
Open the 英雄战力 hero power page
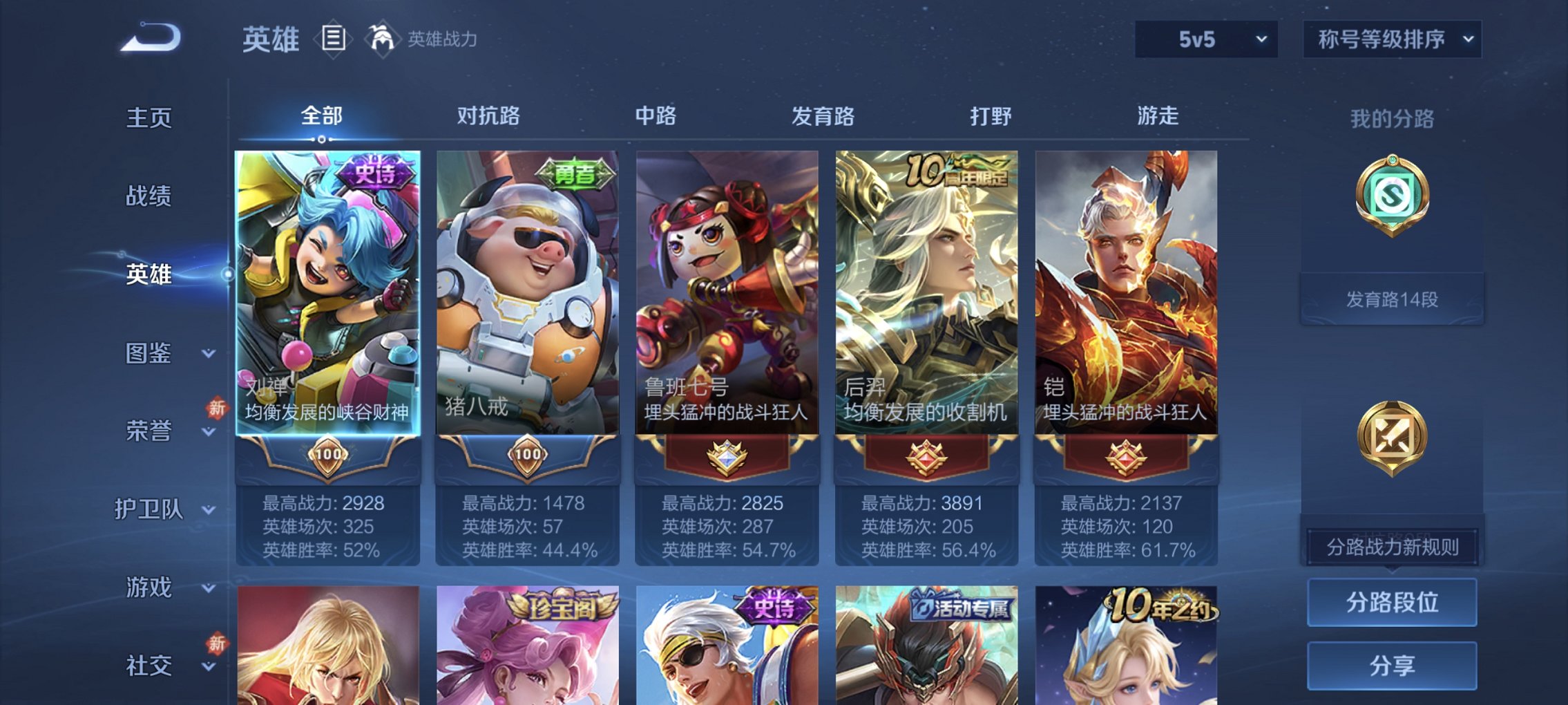(x=384, y=39)
